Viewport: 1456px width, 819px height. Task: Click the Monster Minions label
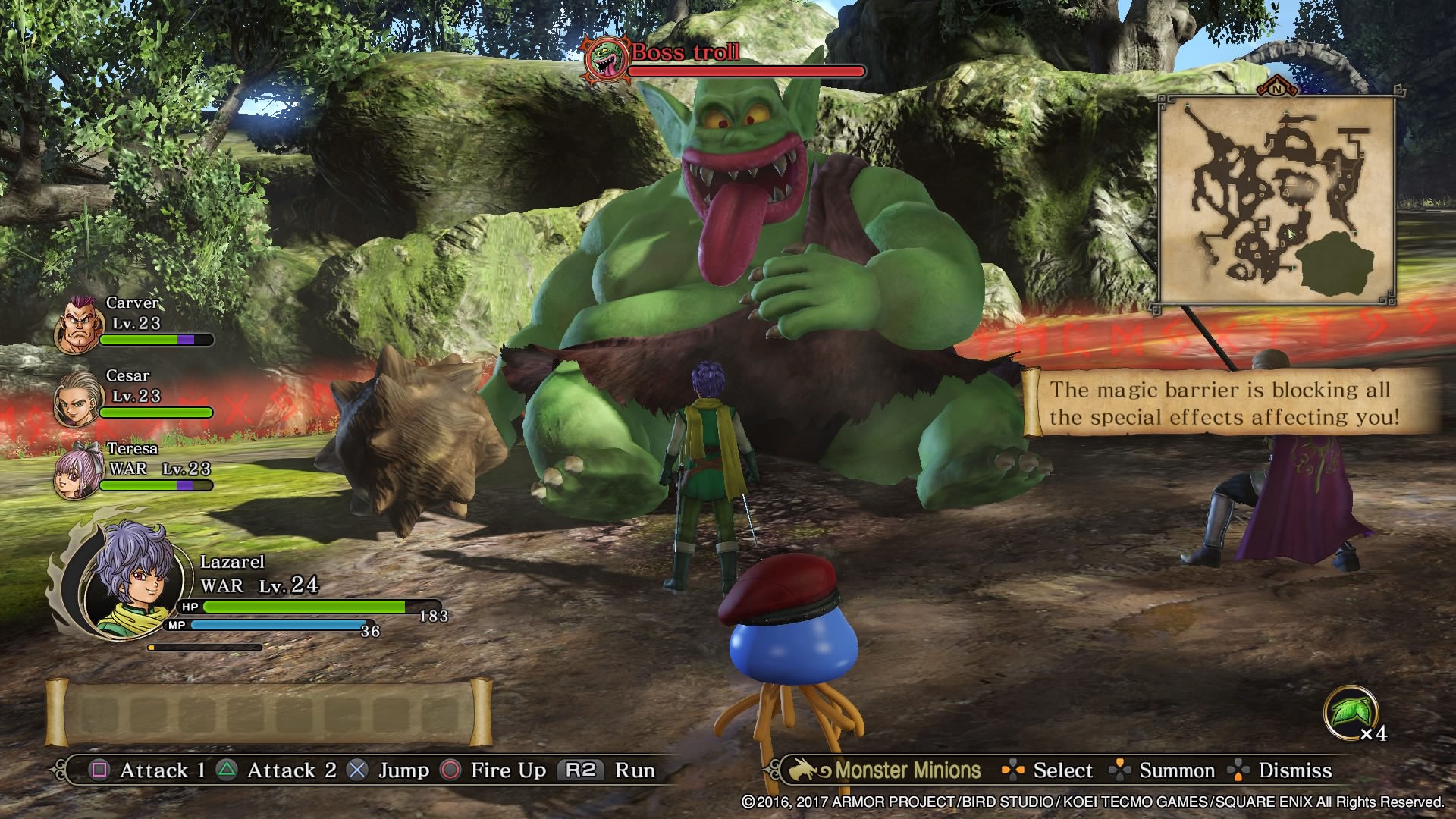click(907, 770)
